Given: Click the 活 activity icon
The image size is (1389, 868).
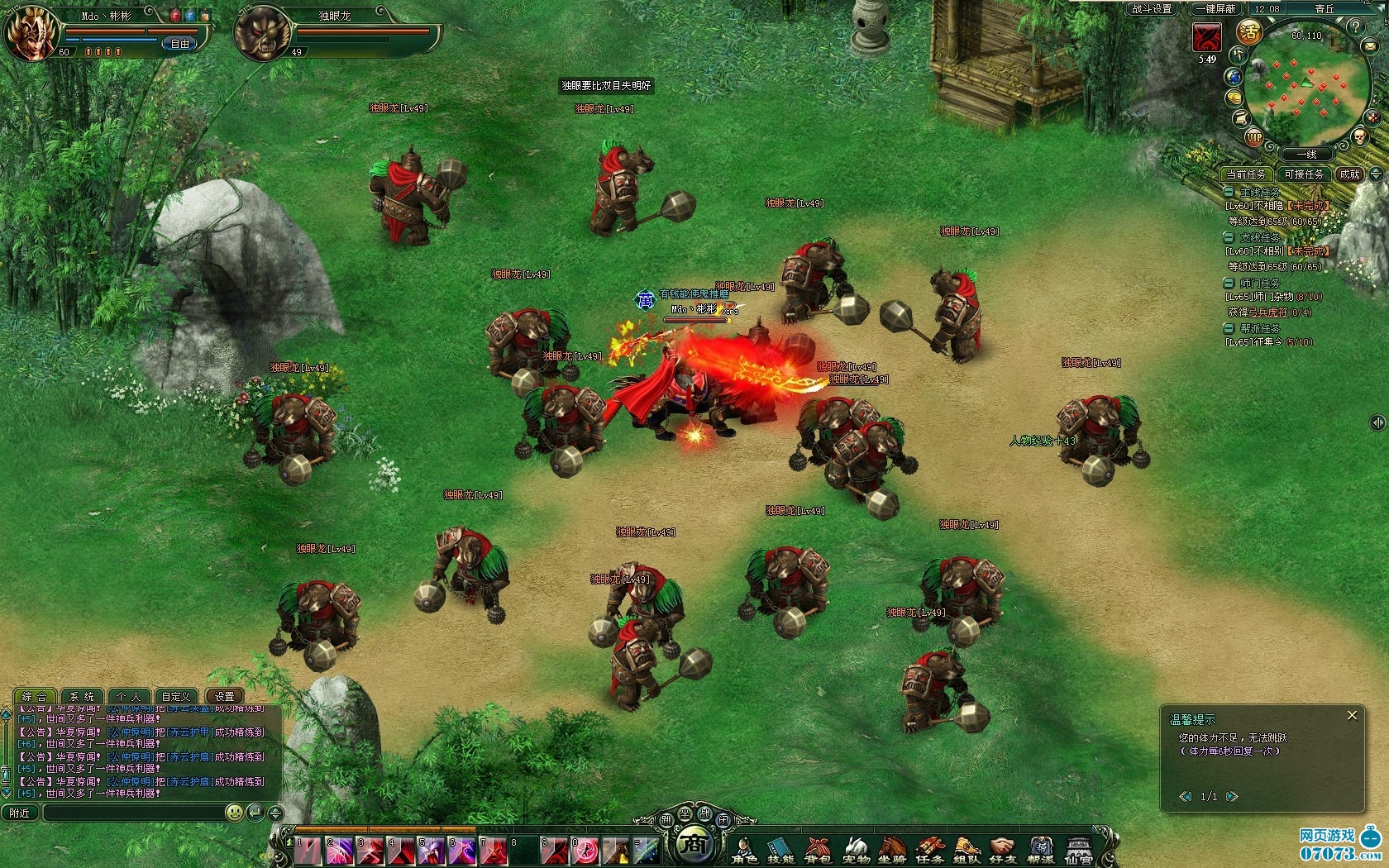Looking at the screenshot, I should click(1248, 32).
